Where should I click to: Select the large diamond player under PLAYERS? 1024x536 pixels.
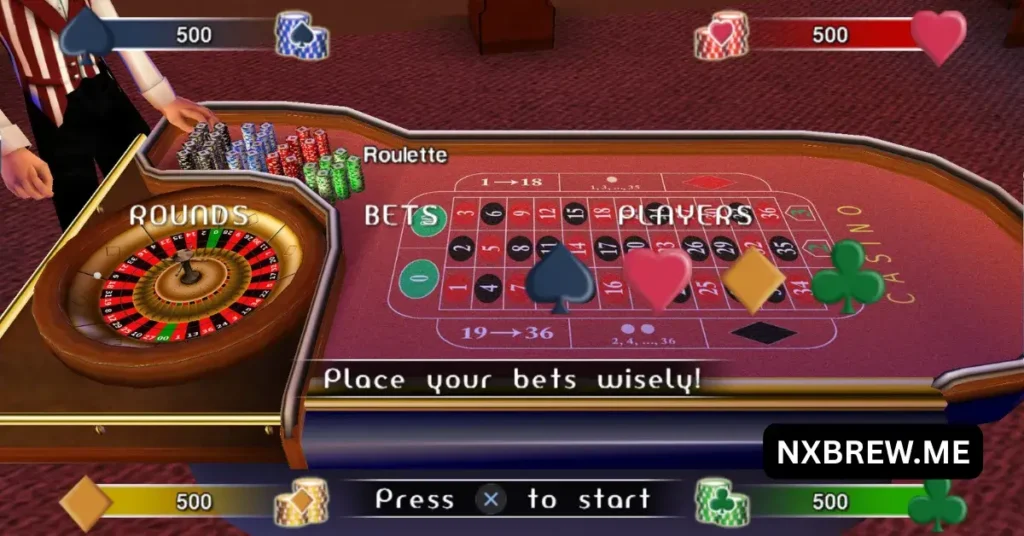tap(754, 278)
